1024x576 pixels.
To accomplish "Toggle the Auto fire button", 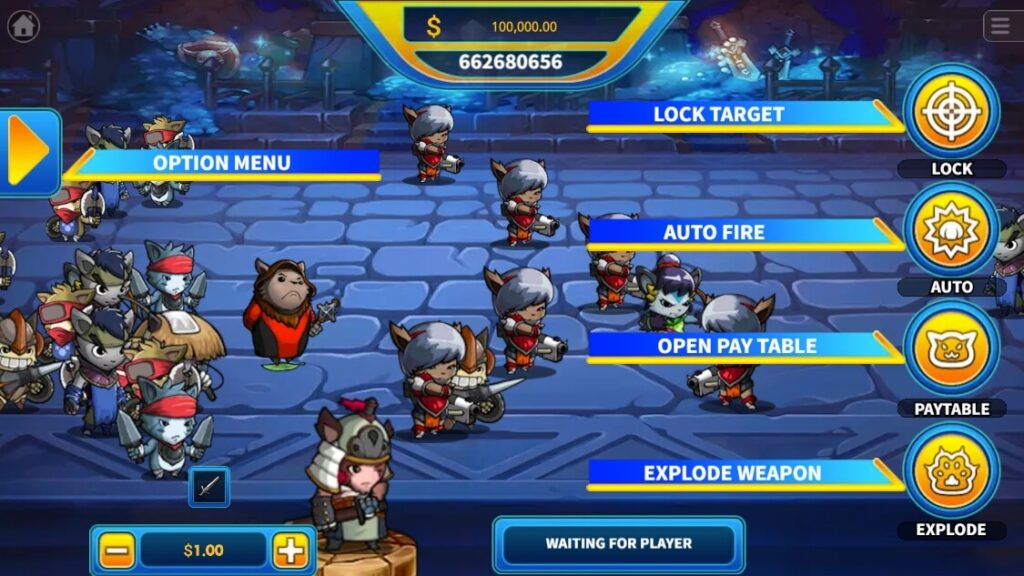I will pyautogui.click(x=951, y=230).
